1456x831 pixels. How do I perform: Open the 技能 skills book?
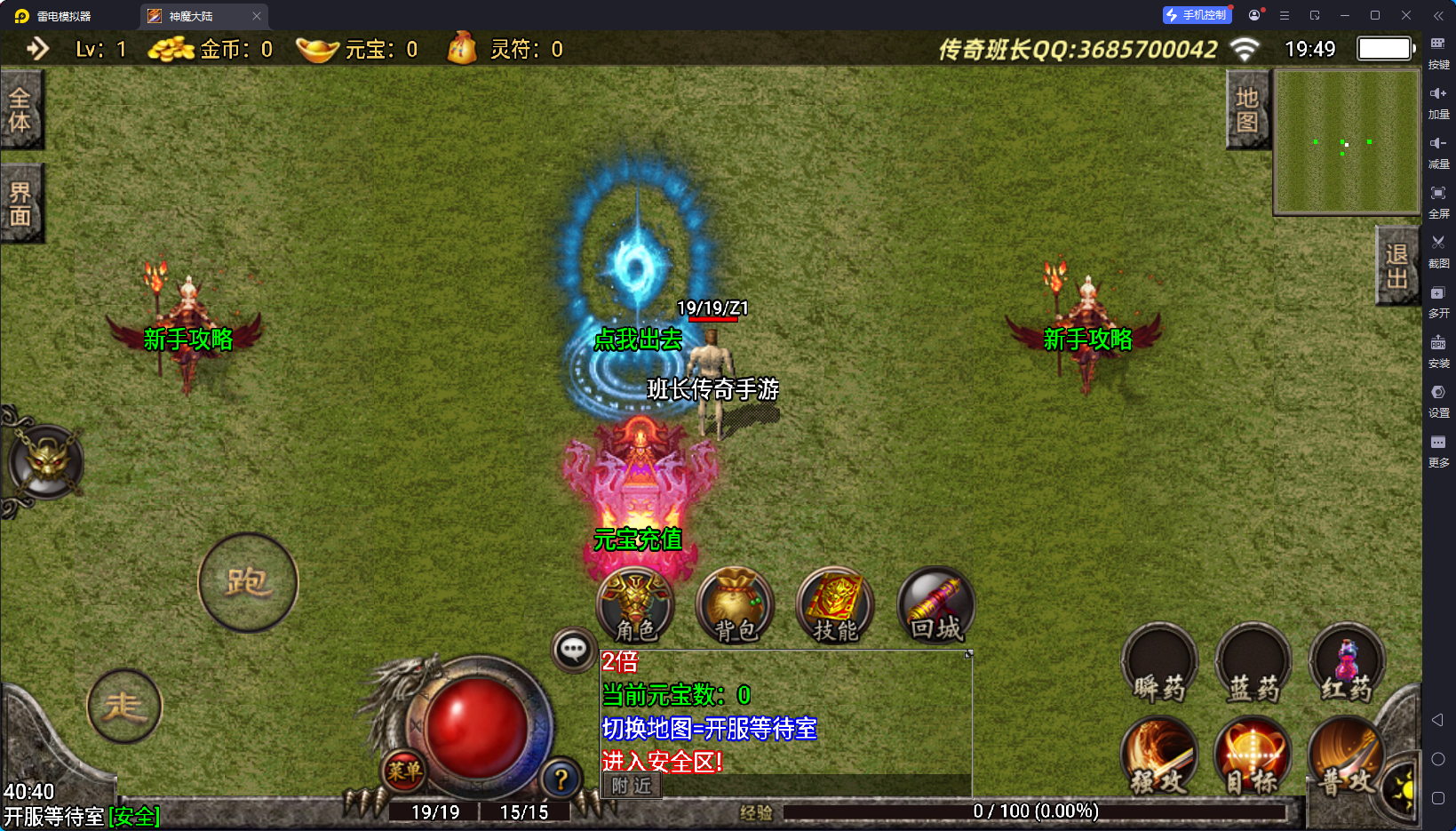tap(835, 605)
